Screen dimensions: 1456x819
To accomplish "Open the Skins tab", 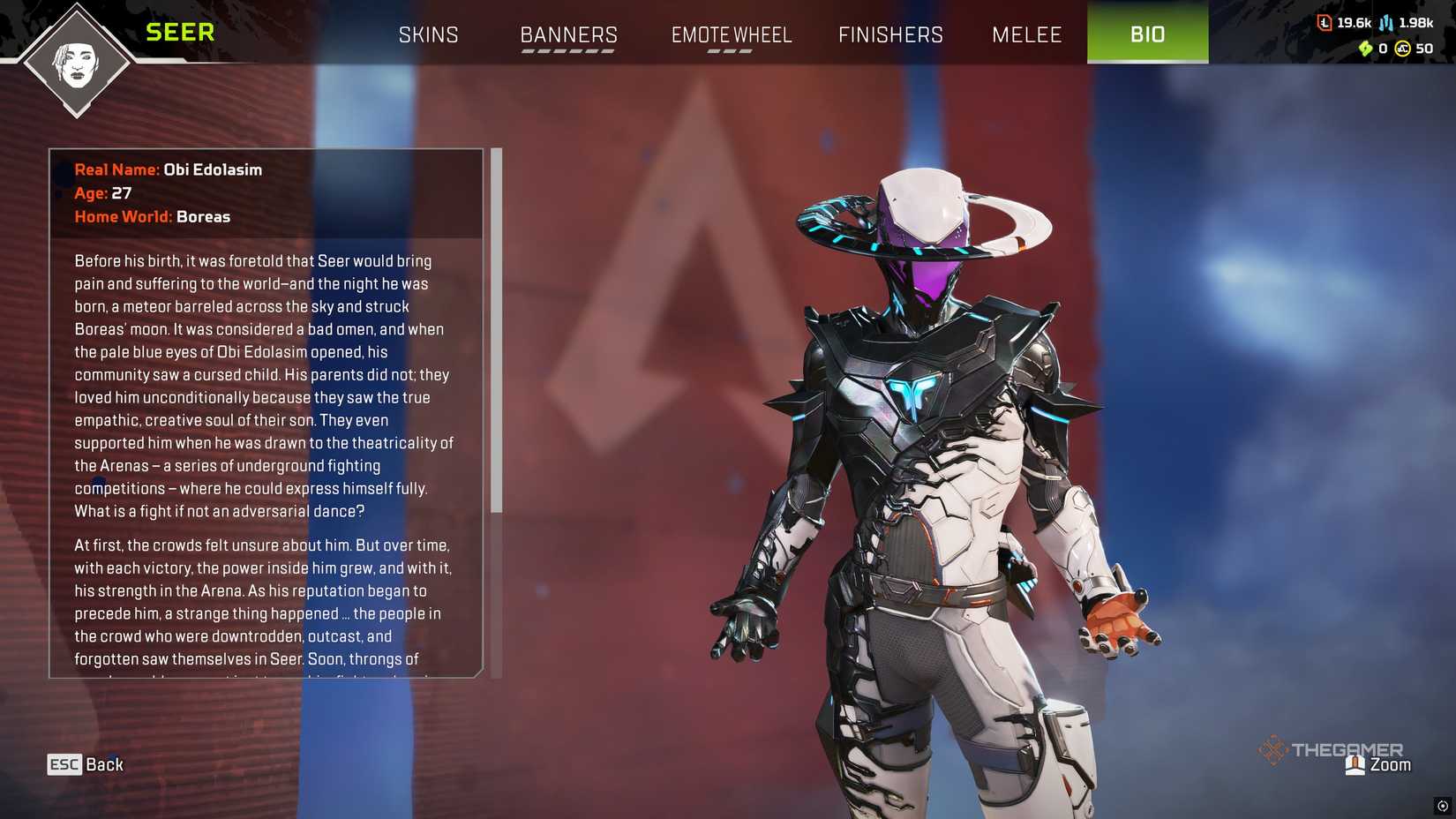I will tap(429, 34).
